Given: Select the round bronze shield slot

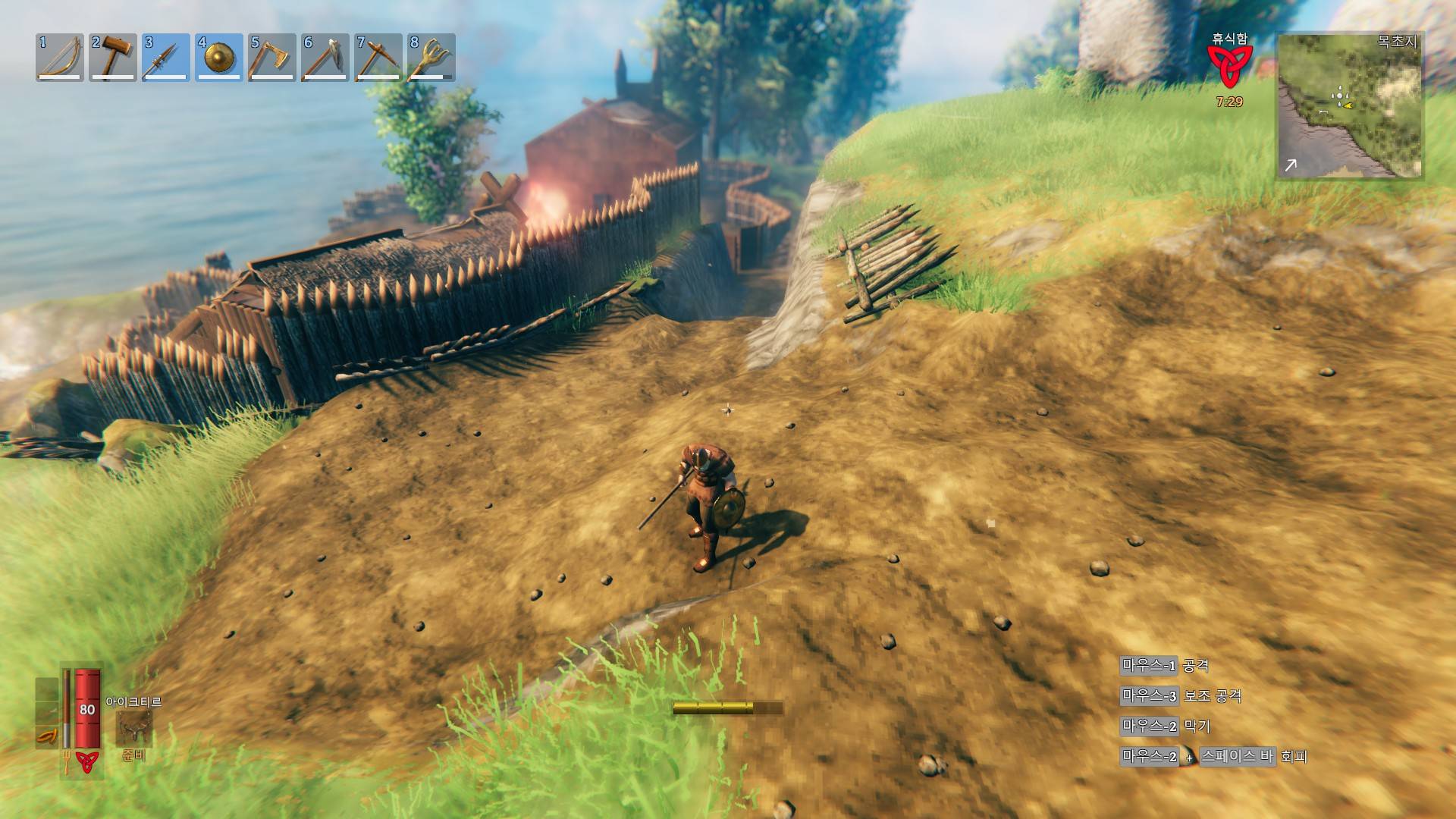Looking at the screenshot, I should coord(219,57).
